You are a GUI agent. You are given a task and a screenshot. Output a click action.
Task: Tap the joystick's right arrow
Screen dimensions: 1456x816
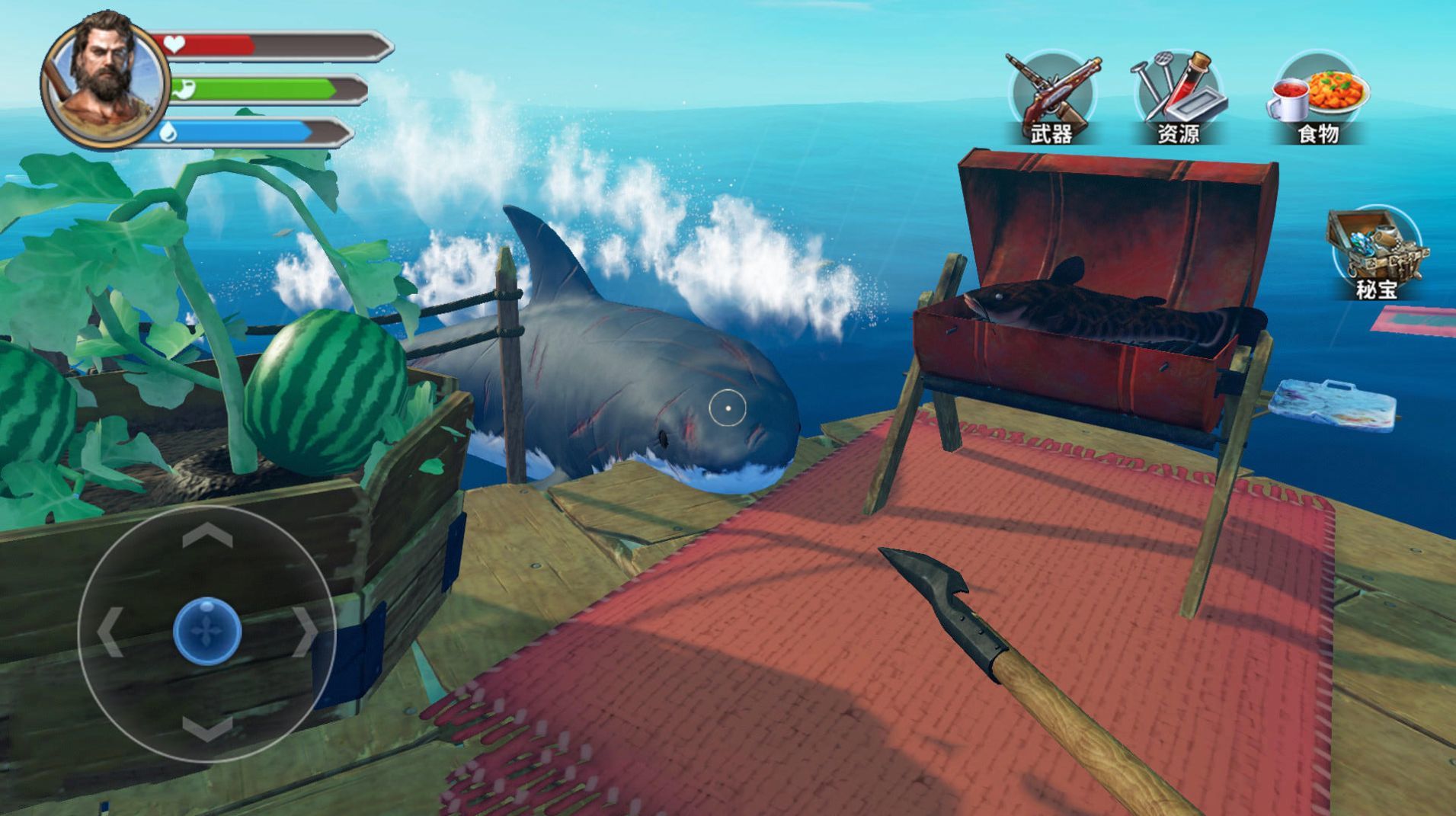(x=305, y=632)
